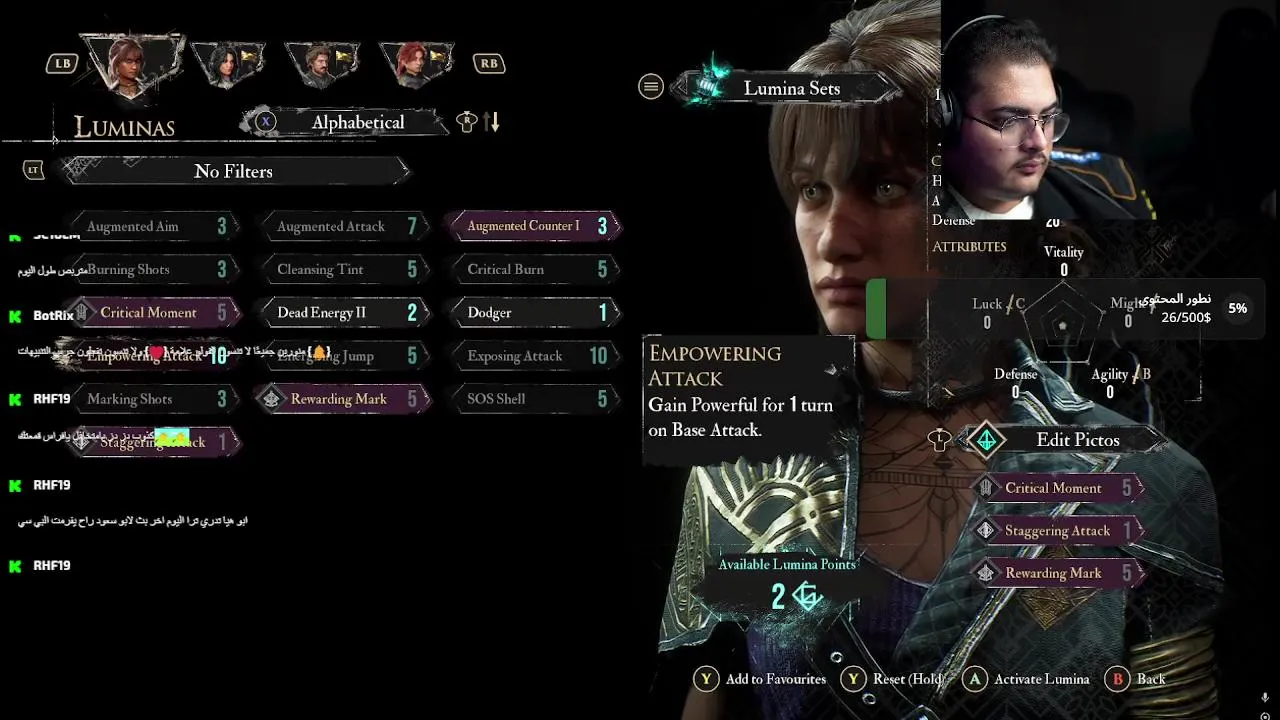Change the Alphabetical sort order
Screen dimensions: 1280x720
pos(357,122)
